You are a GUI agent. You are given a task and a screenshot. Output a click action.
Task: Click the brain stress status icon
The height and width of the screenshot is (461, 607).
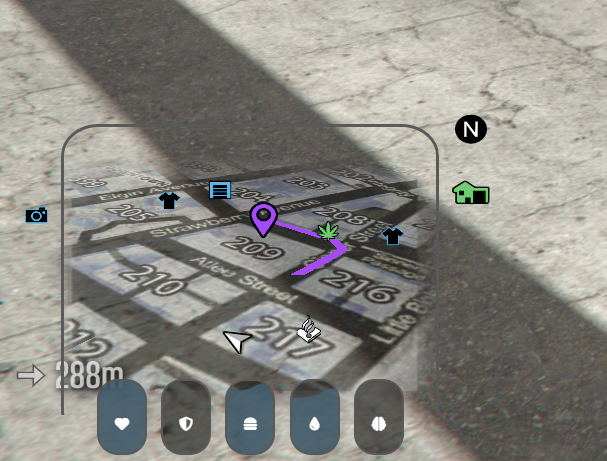tap(379, 423)
